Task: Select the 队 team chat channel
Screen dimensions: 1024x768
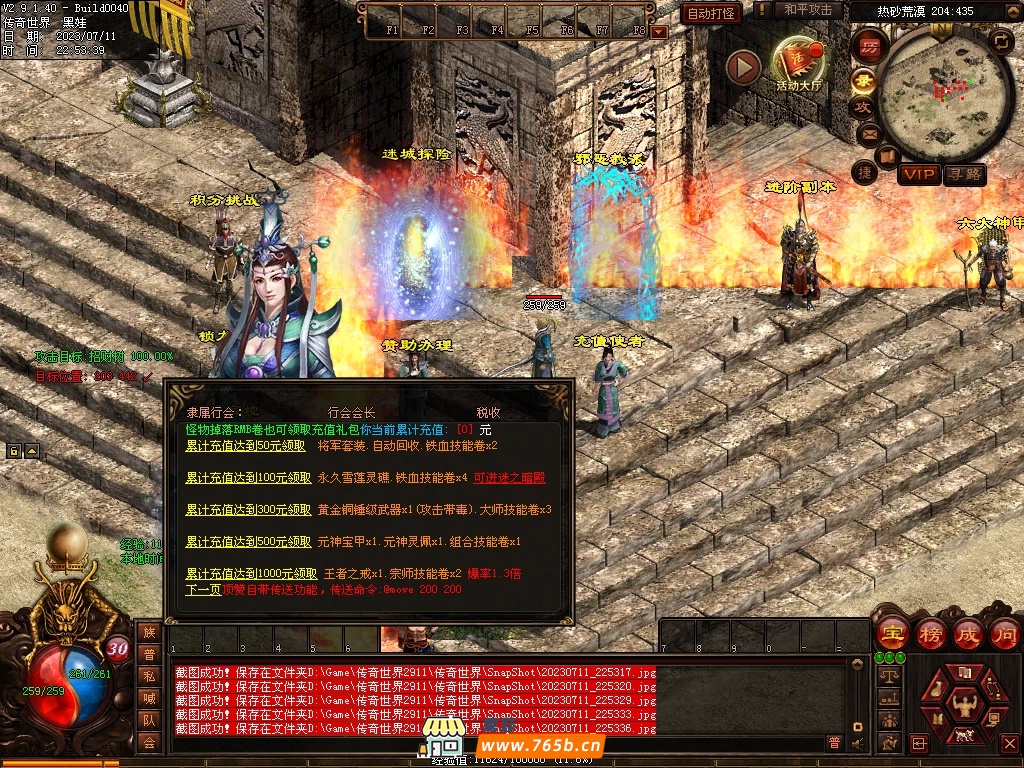Action: pos(149,720)
